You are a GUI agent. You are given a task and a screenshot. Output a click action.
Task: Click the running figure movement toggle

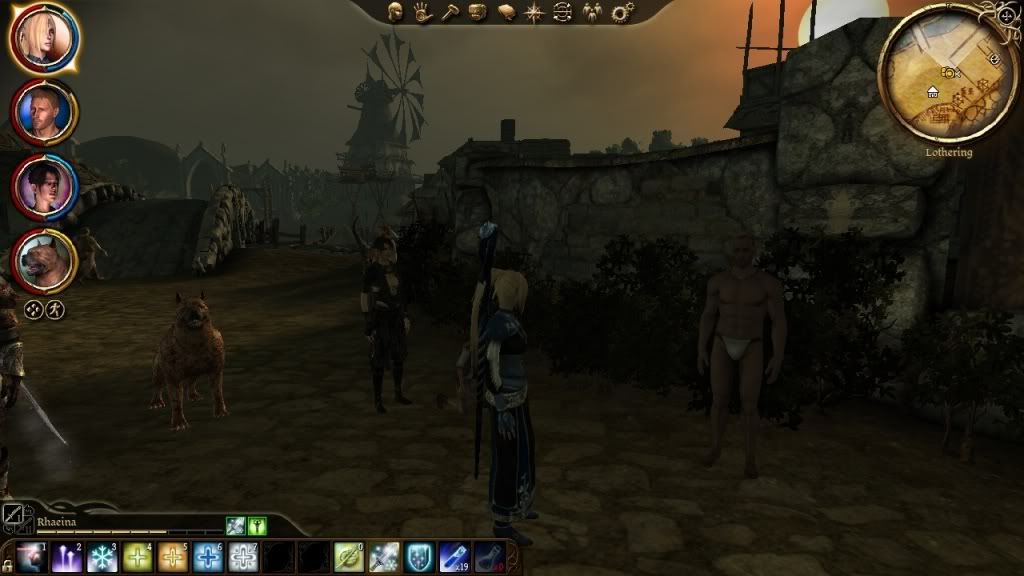[x=55, y=309]
